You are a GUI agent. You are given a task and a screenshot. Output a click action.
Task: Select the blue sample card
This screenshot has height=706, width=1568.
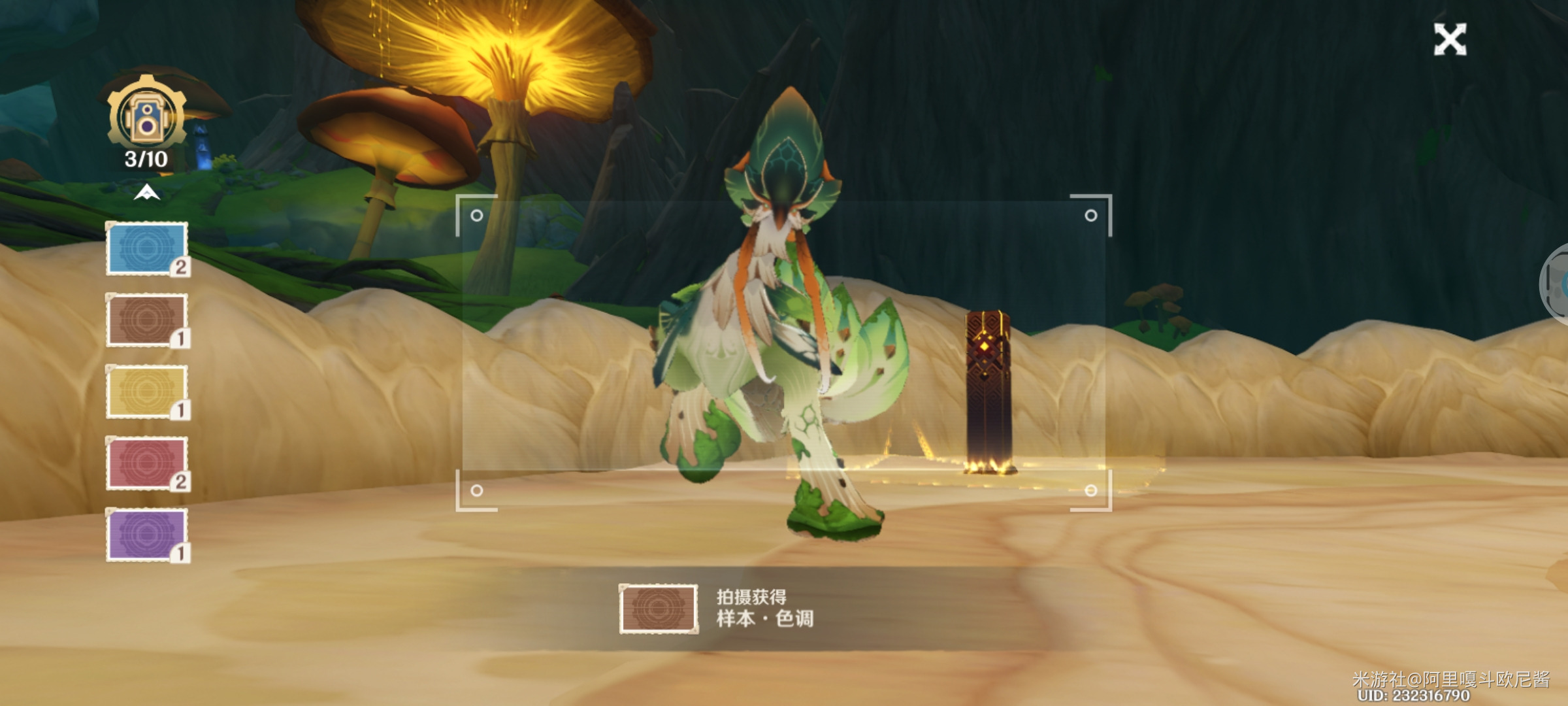[147, 248]
